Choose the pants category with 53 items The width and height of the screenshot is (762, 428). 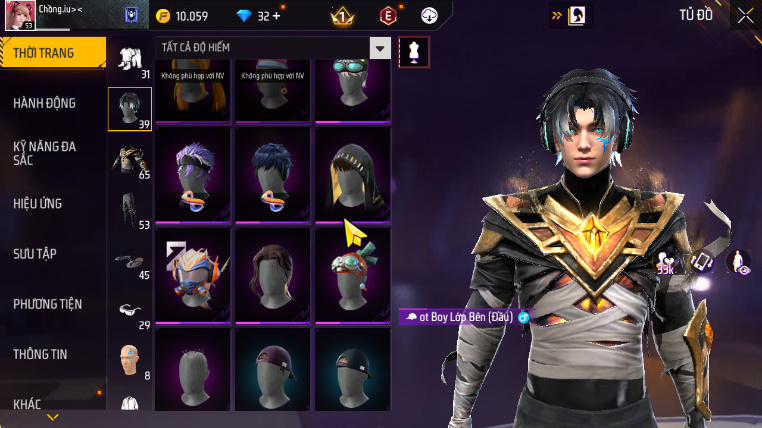130,210
